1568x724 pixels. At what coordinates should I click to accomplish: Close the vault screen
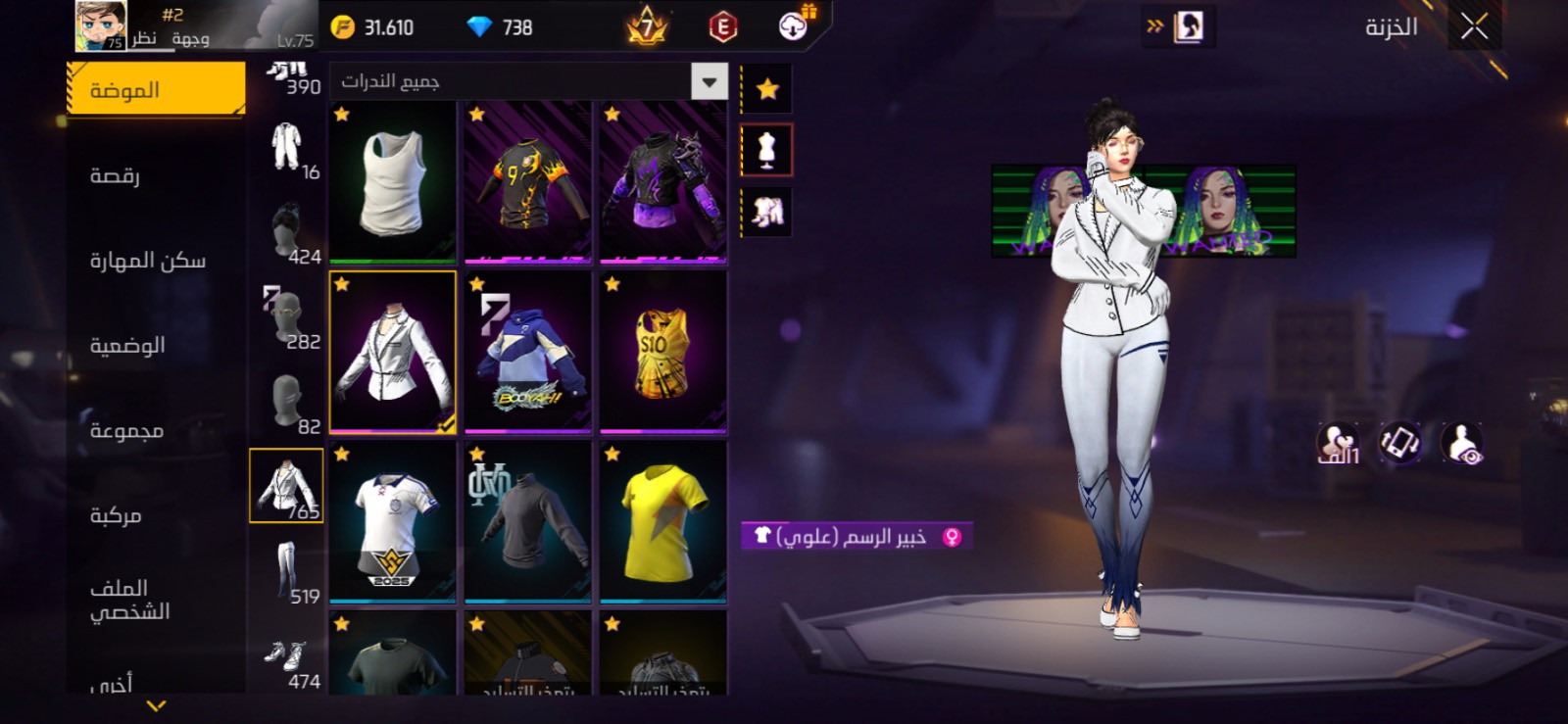(1474, 26)
